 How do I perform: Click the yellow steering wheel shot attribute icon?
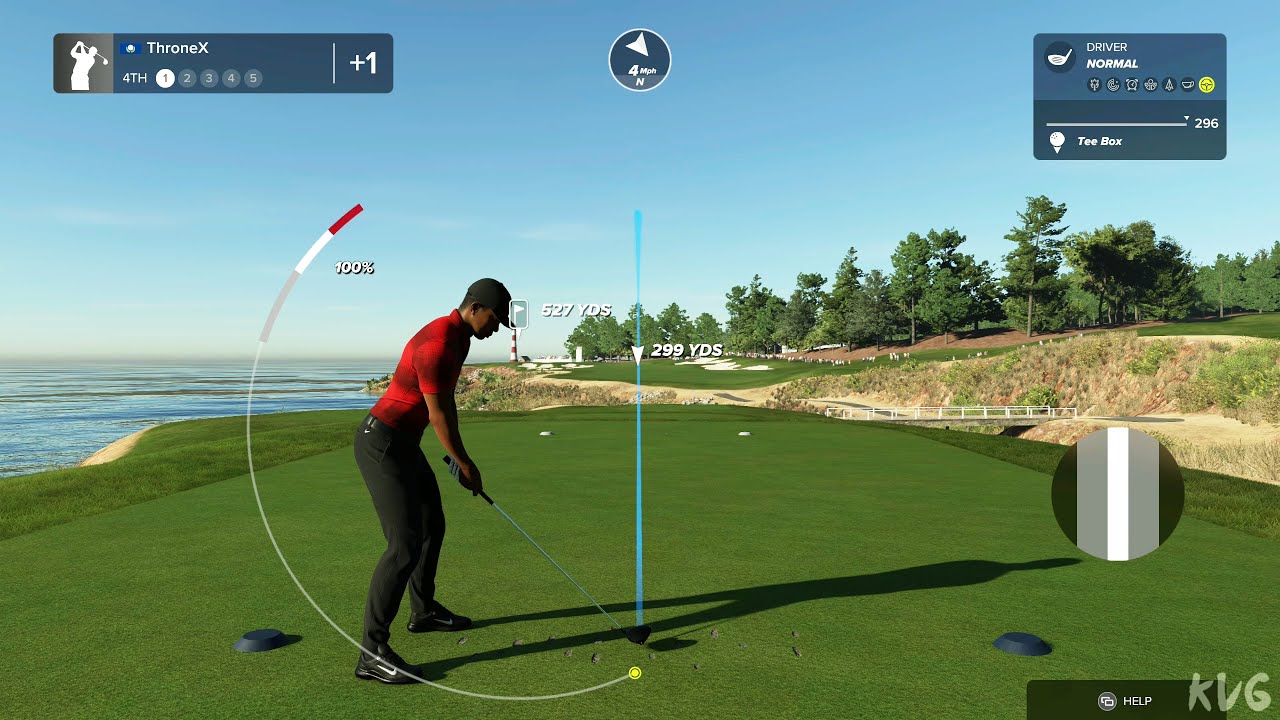point(1206,84)
